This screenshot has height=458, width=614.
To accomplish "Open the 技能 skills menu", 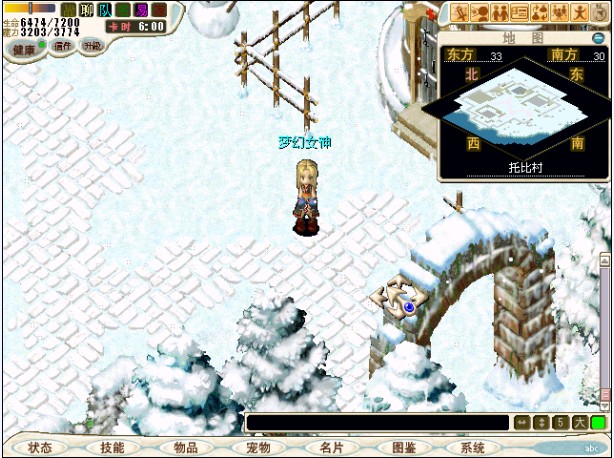I will 113,448.
